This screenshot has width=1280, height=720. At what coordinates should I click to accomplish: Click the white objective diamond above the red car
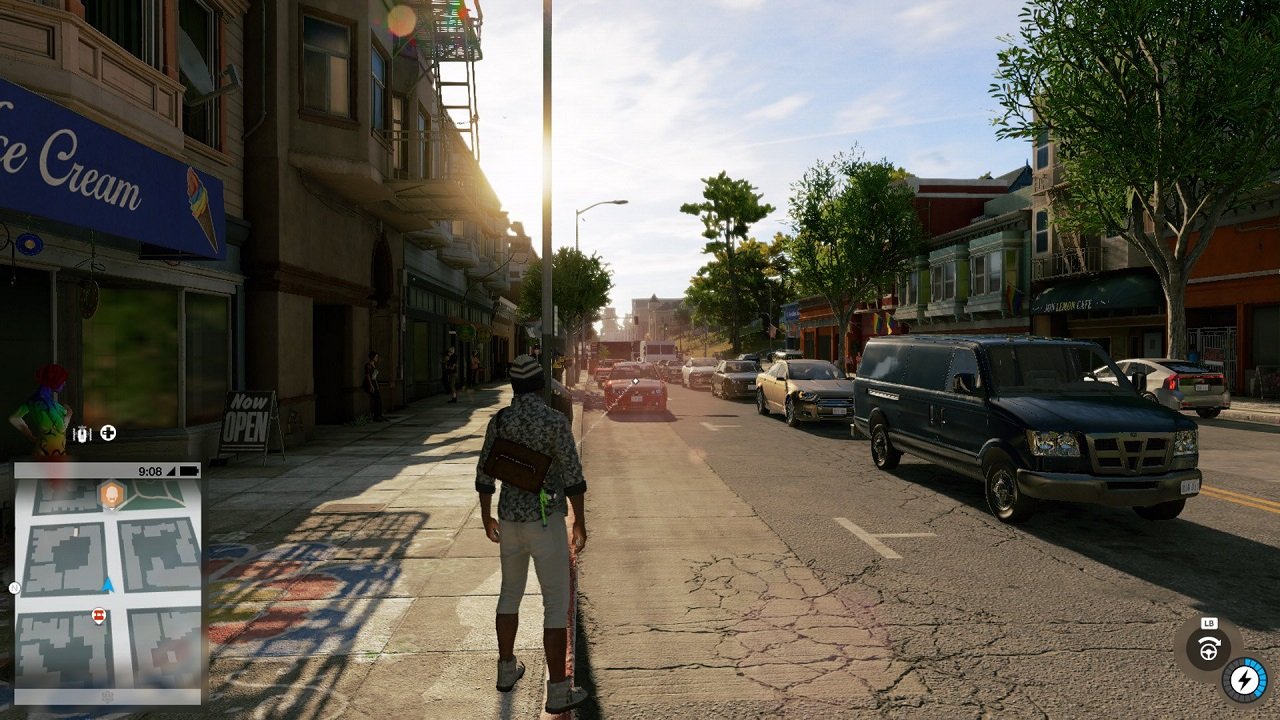633,382
